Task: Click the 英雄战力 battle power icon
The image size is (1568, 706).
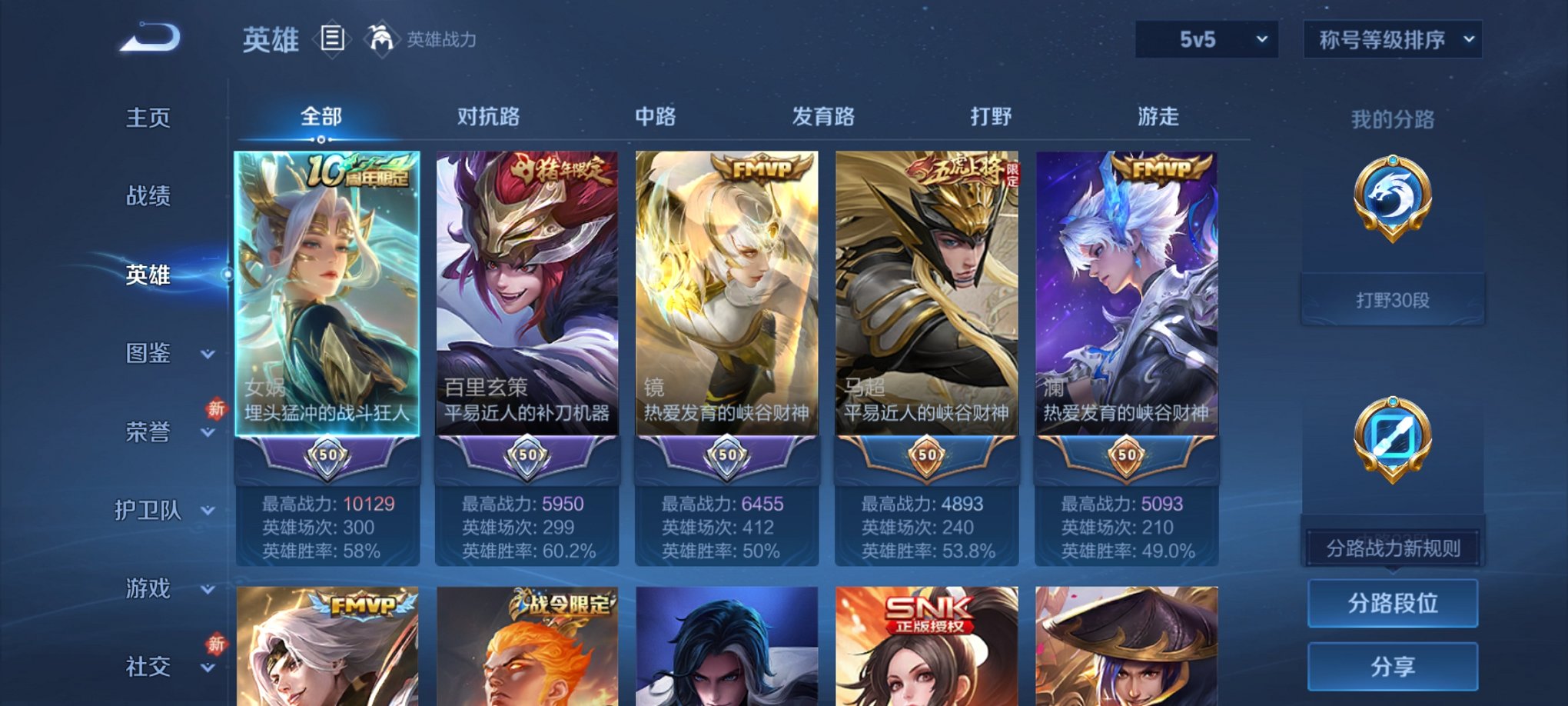Action: coord(382,37)
